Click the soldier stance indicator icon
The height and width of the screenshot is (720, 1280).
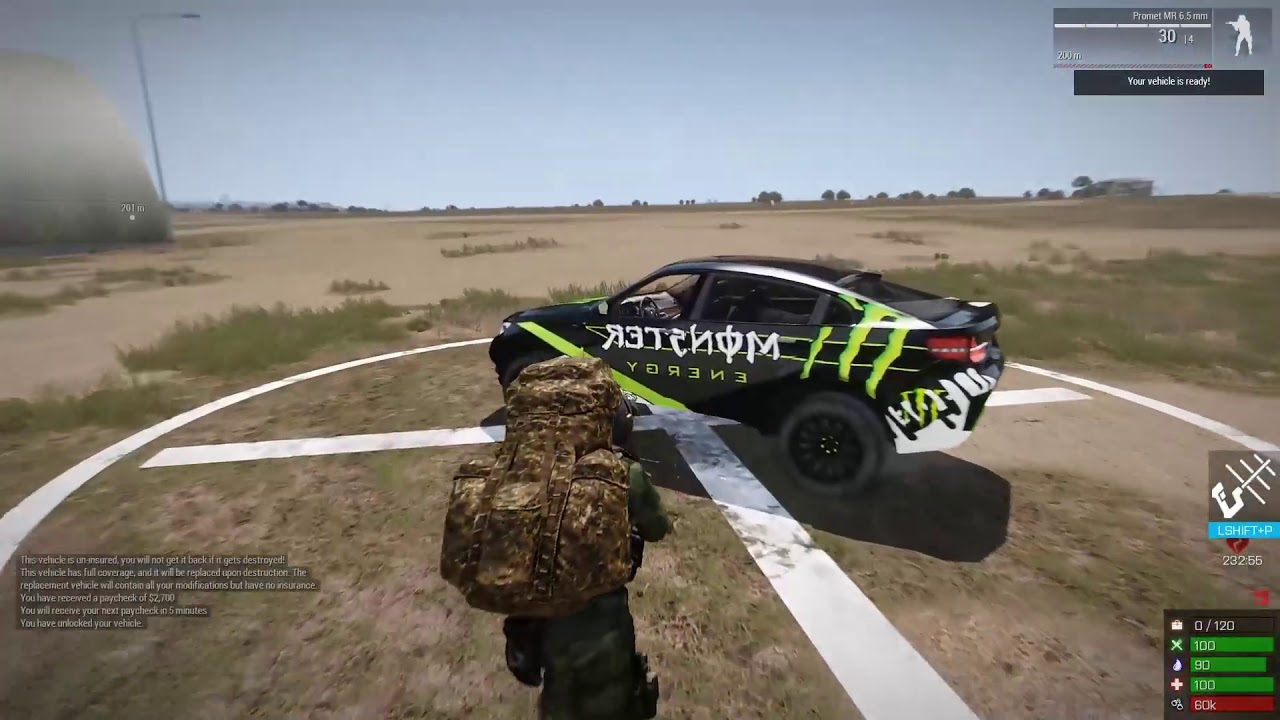(1241, 35)
